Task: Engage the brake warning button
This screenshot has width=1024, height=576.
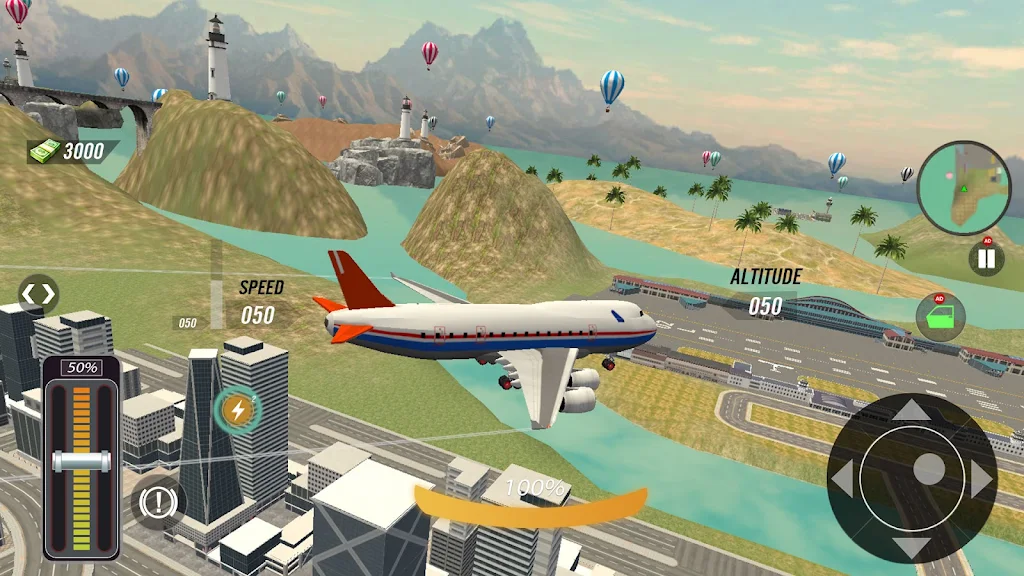Action: (158, 502)
